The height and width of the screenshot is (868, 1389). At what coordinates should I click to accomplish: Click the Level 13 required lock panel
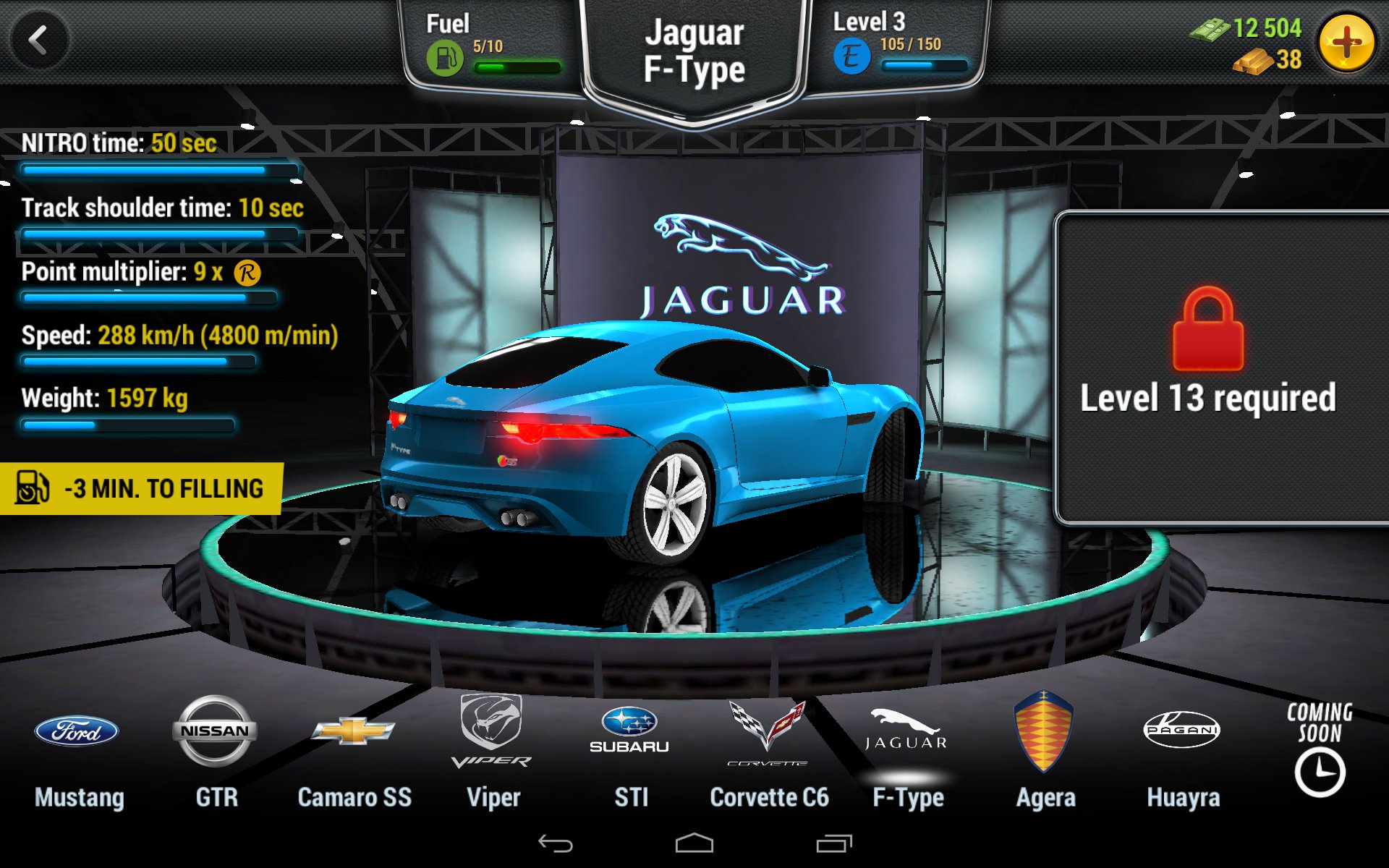[1221, 367]
